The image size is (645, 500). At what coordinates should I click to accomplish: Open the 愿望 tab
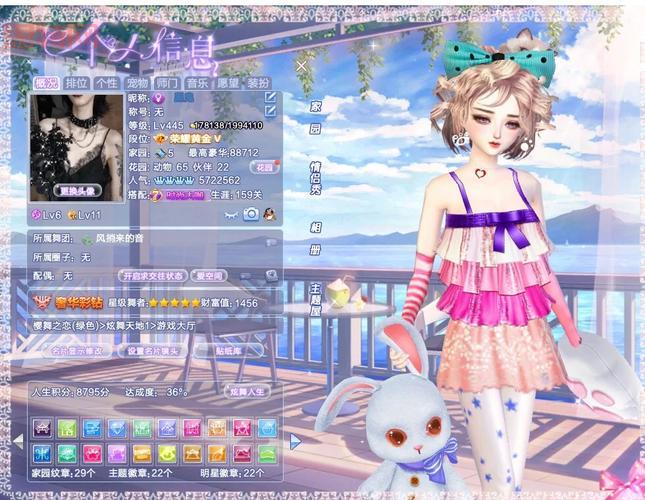coord(228,83)
